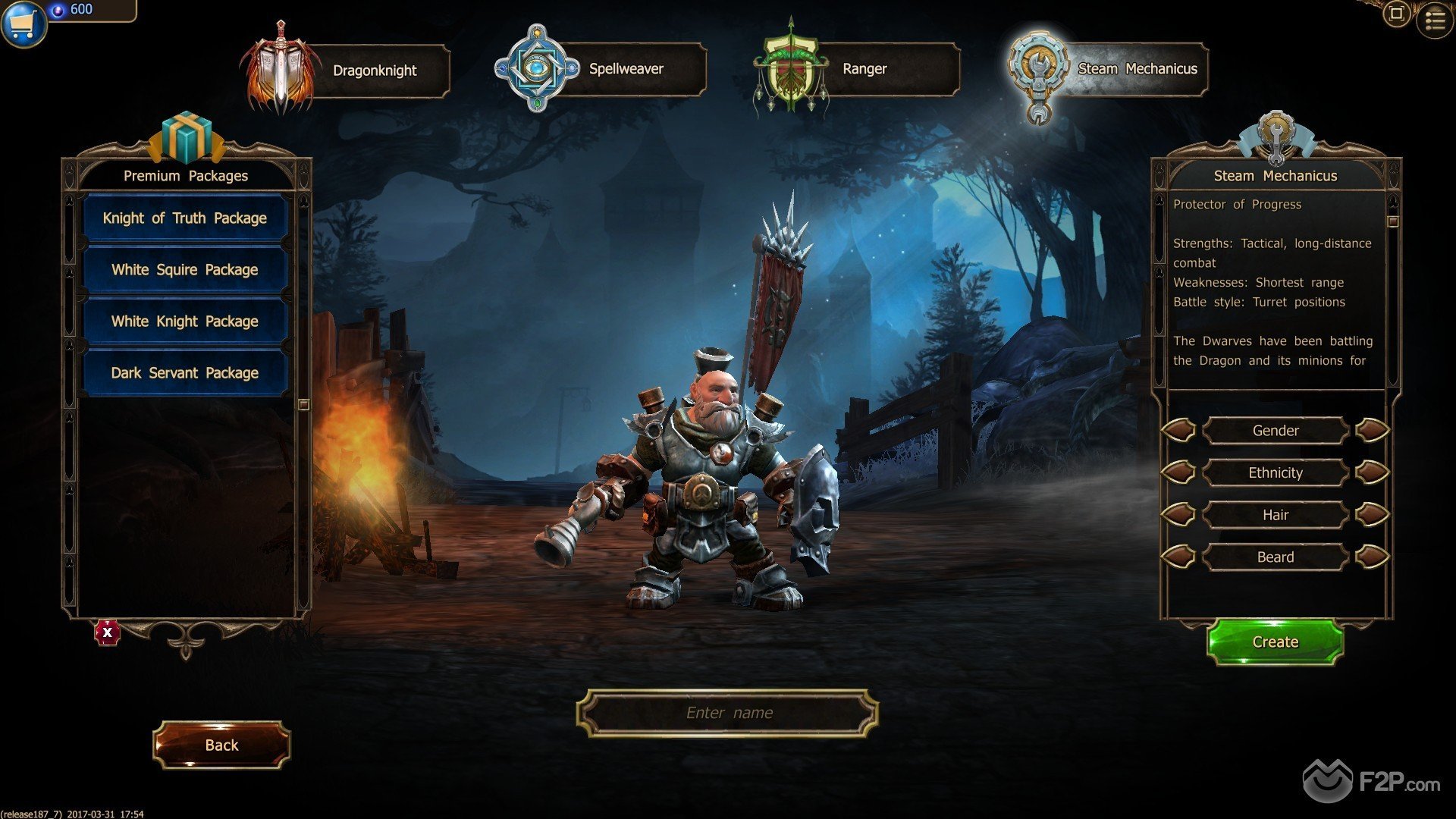Switch to the Ranger class
Viewport: 1456px width, 819px height.
point(864,69)
